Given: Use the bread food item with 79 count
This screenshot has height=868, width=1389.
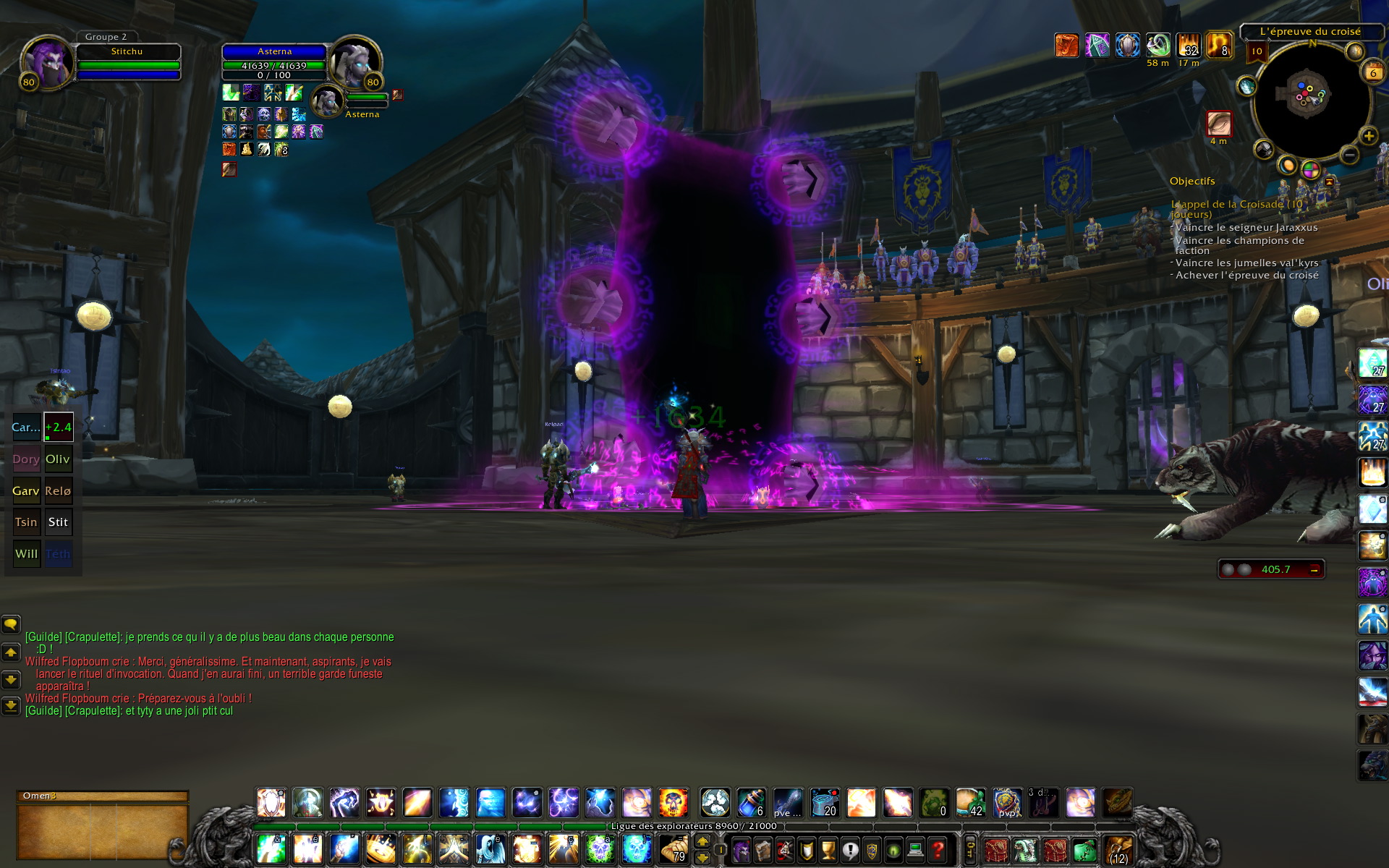Looking at the screenshot, I should point(674,848).
